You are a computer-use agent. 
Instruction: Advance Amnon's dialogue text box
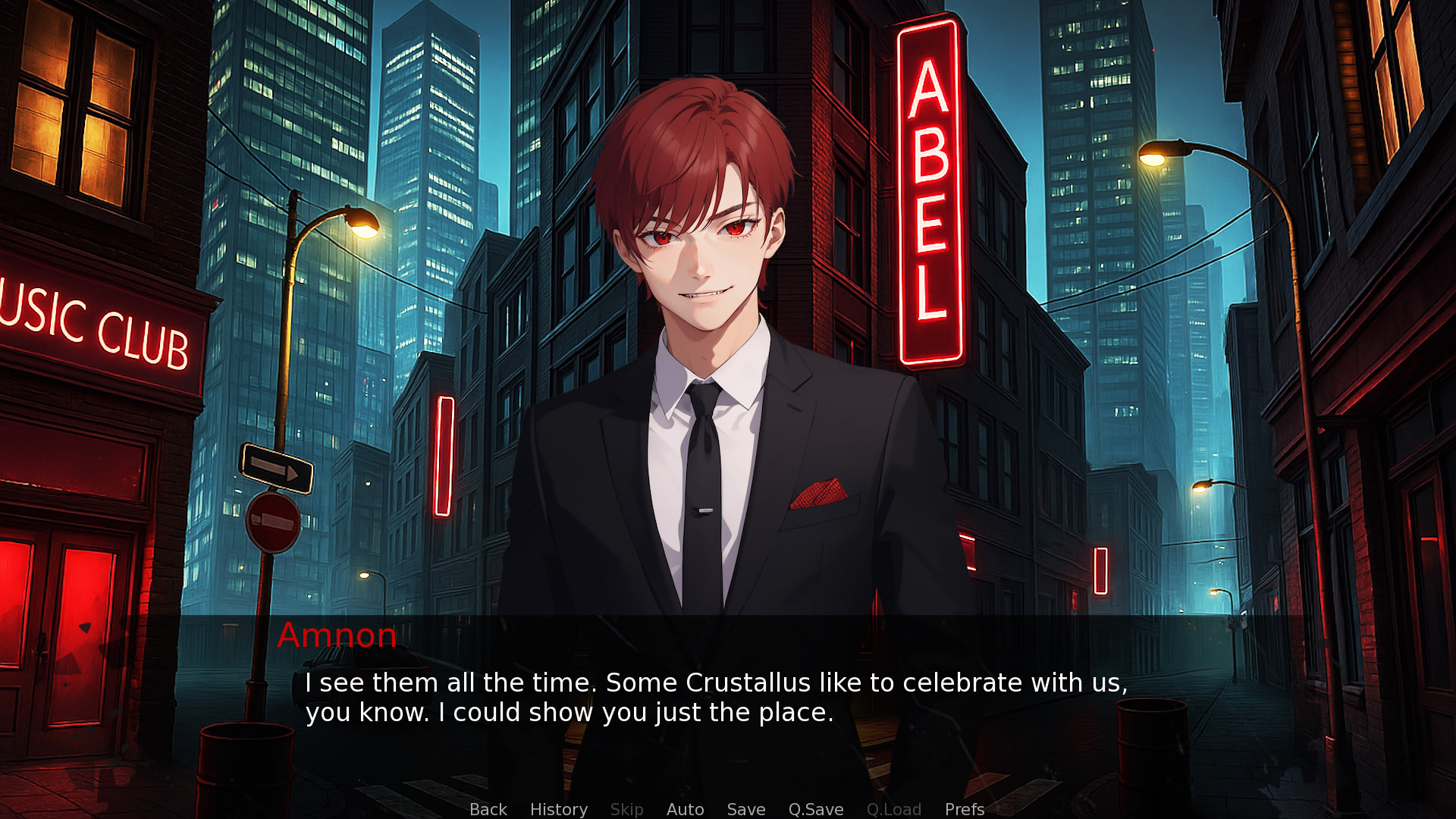click(716, 698)
